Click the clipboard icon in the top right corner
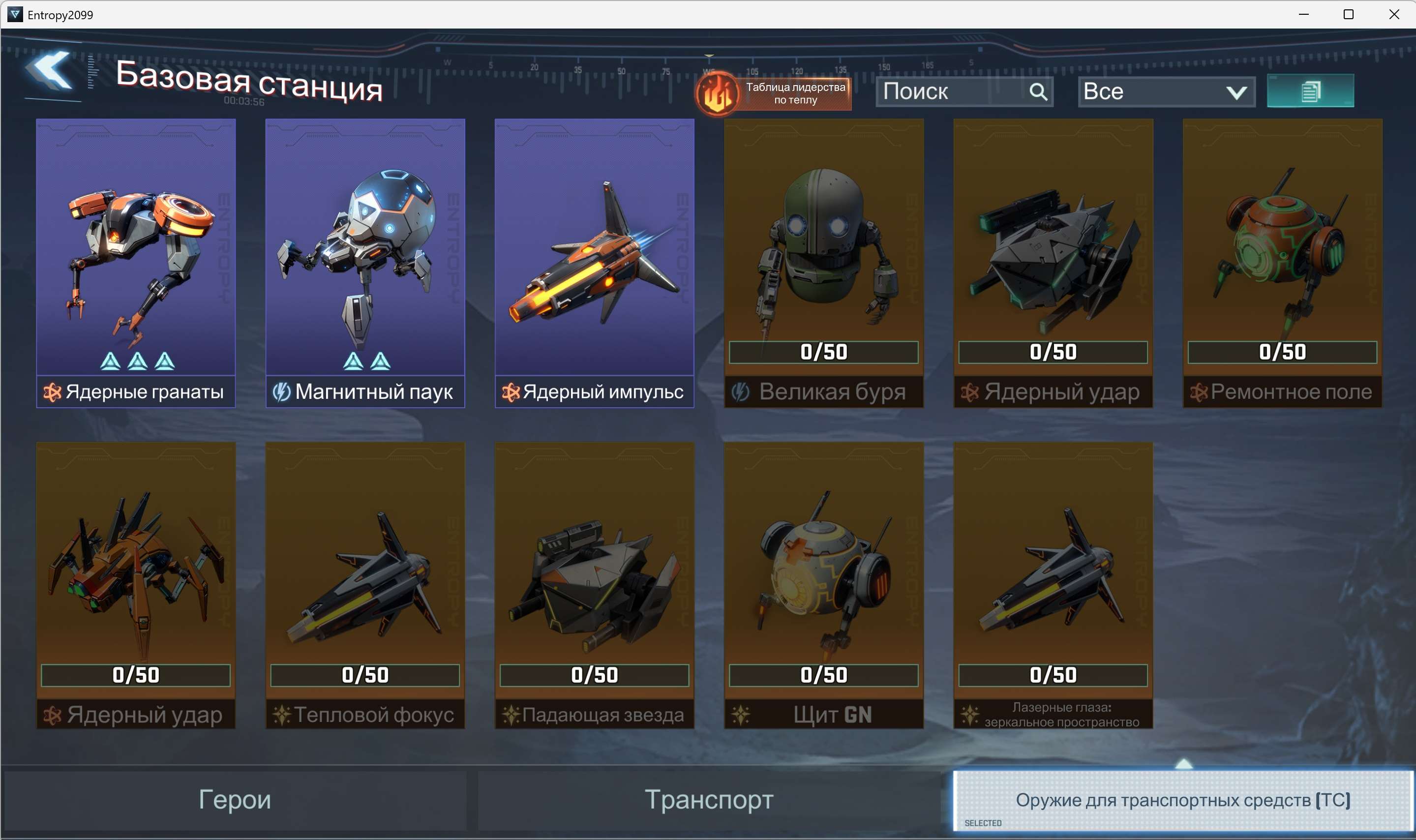Screen dimensions: 1416x840 [x=1310, y=90]
